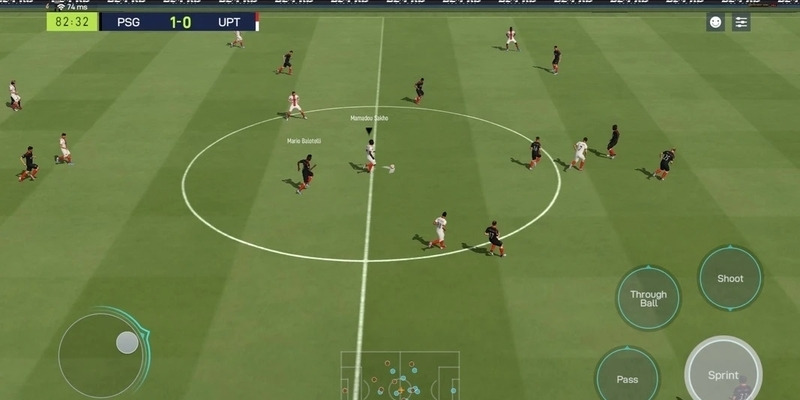800x400 pixels.
Task: Tap the Pass button
Action: [x=627, y=377]
